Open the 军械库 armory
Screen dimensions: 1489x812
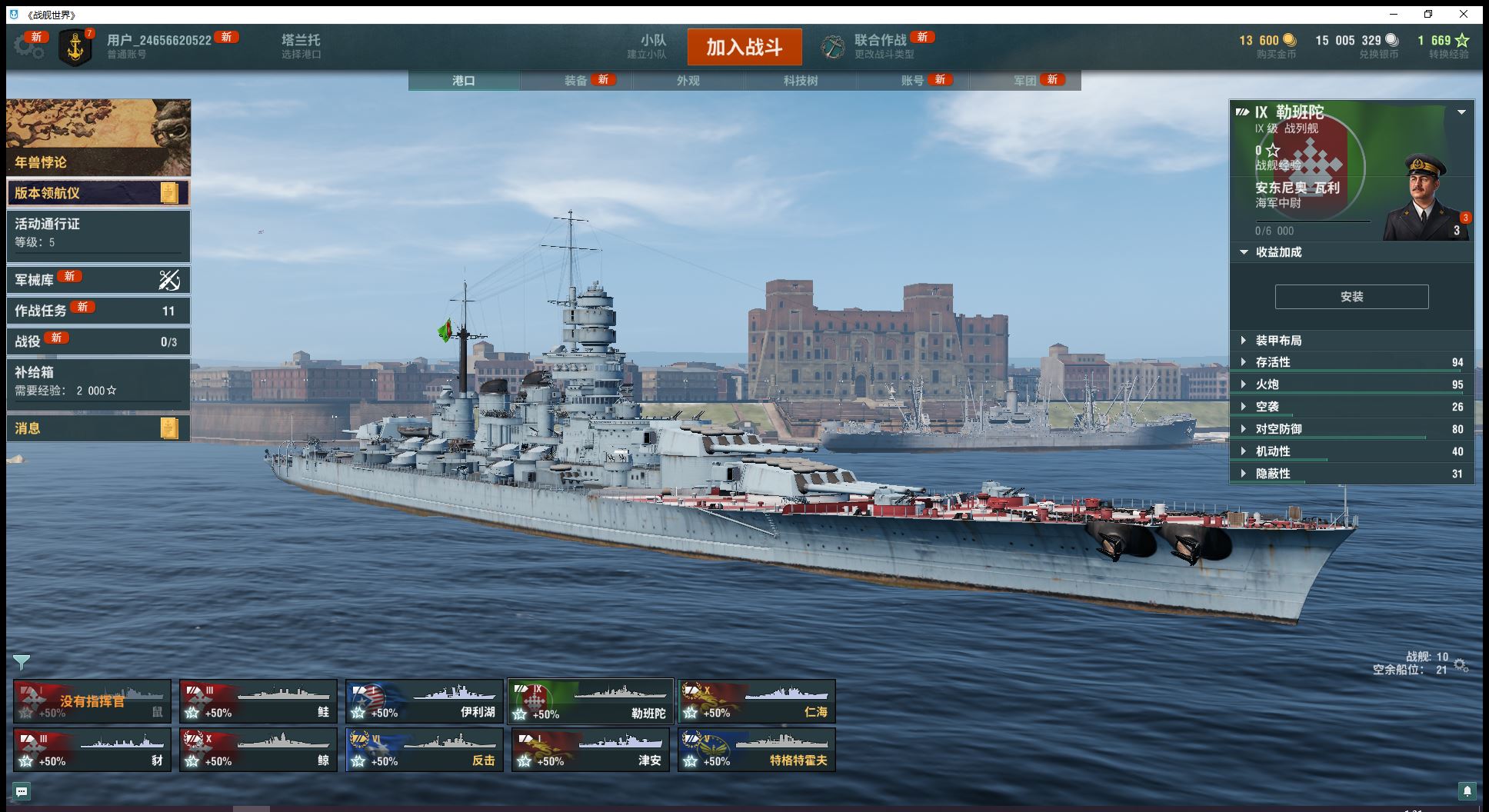98,280
